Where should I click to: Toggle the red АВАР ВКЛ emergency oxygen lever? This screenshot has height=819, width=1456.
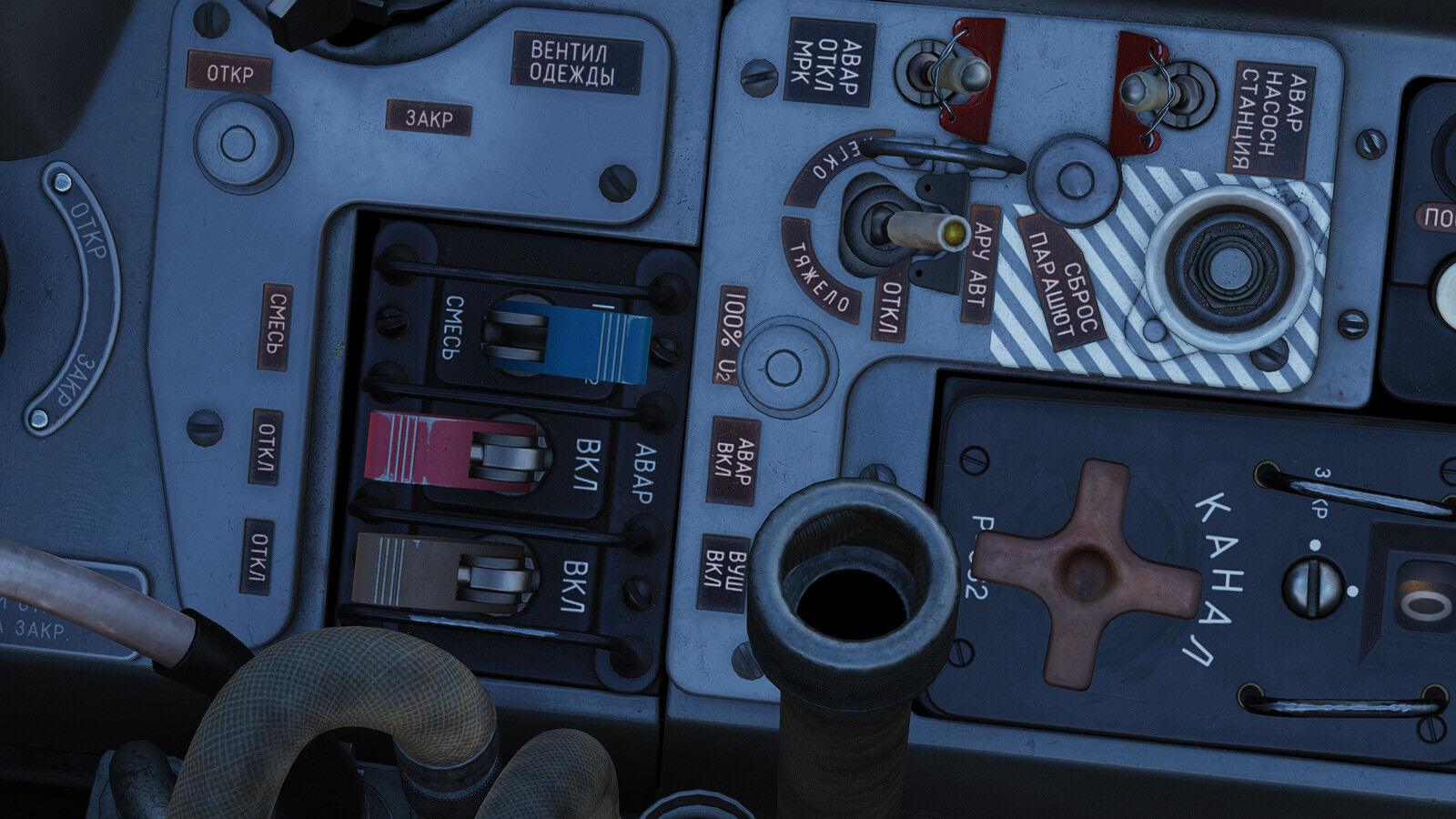pyautogui.click(x=448, y=452)
